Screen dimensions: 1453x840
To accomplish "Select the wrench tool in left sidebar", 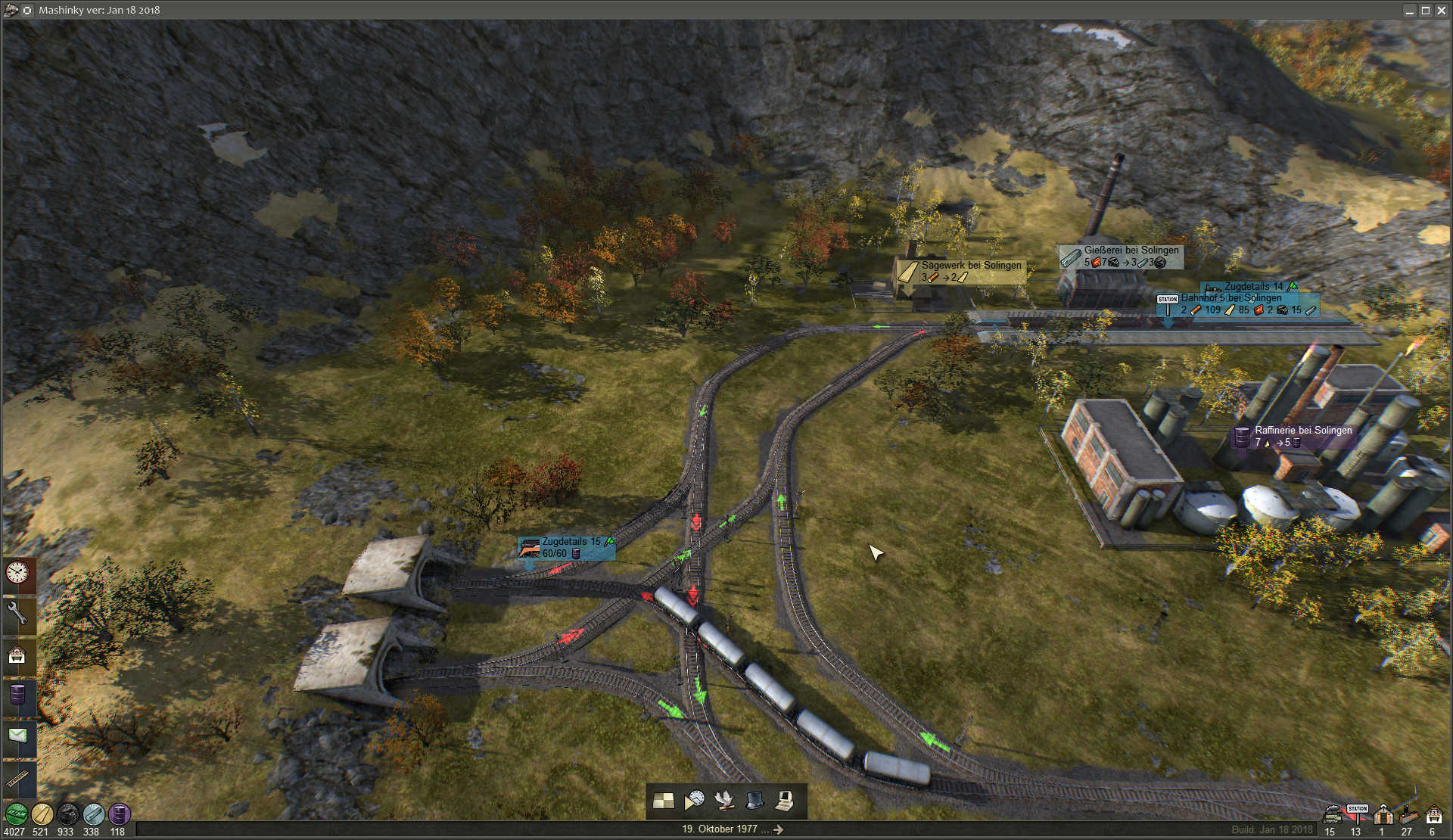I will 17,614.
